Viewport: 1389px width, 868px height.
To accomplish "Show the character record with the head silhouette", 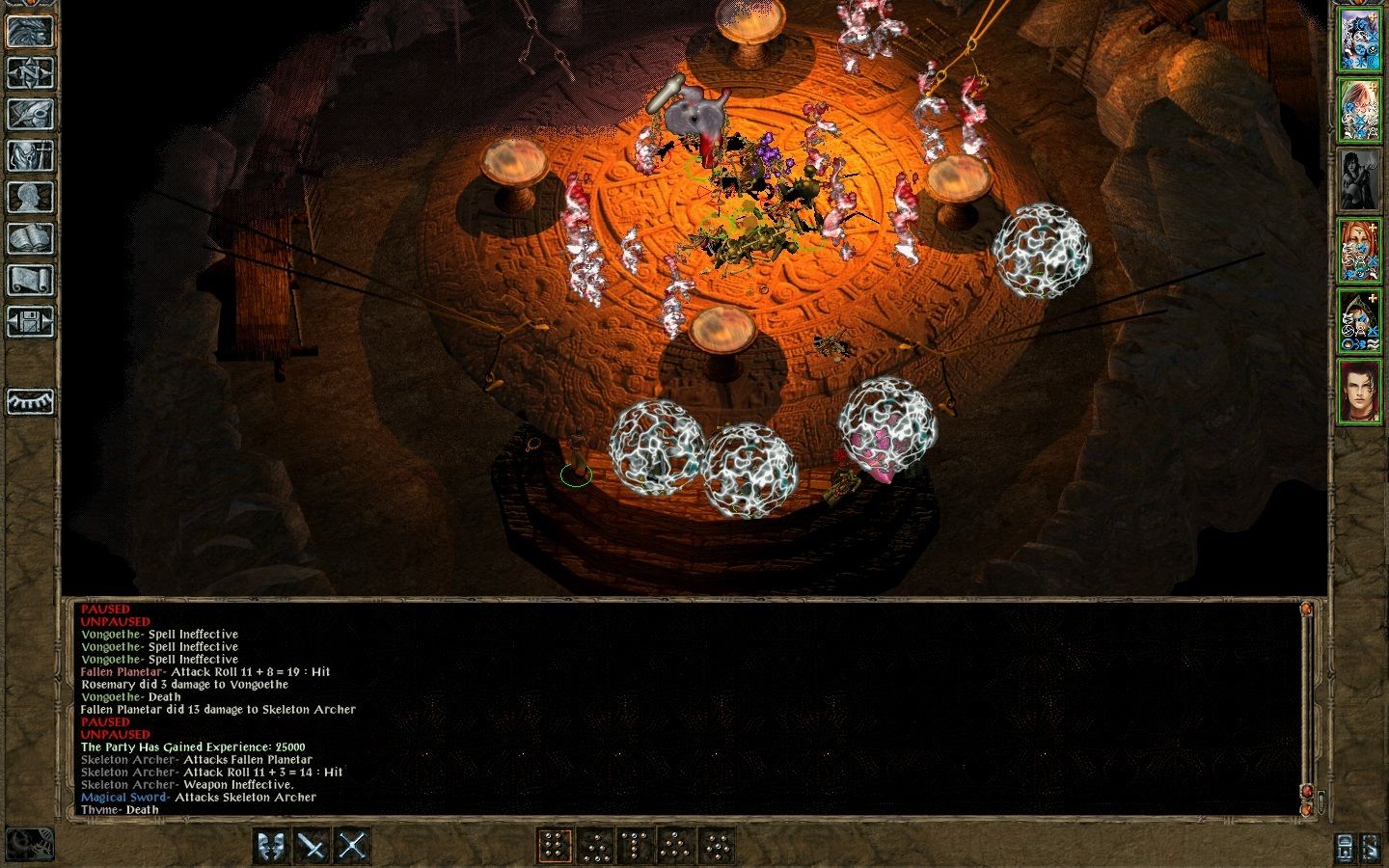I will [x=30, y=197].
